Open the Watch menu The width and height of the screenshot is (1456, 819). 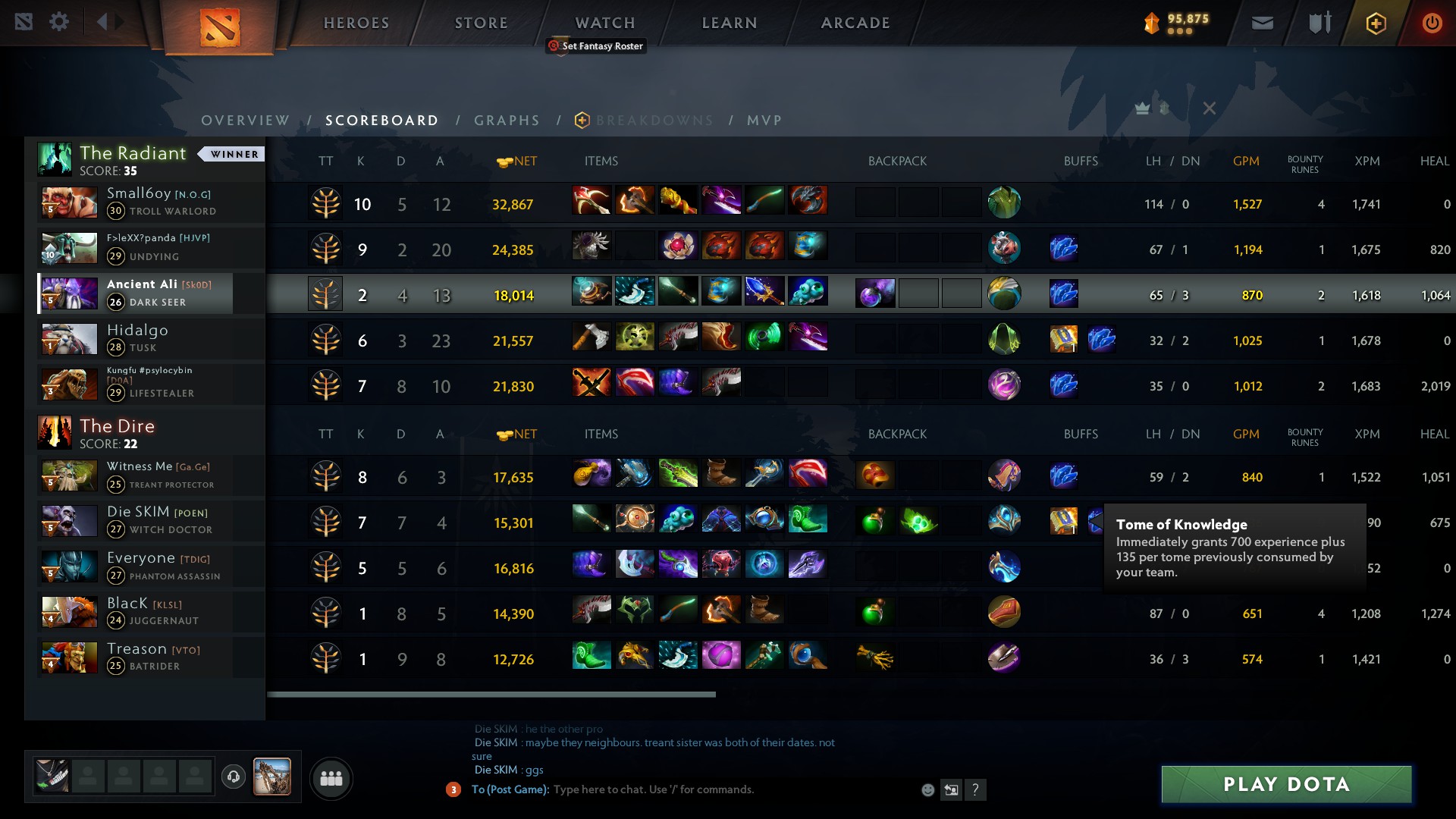(x=605, y=23)
